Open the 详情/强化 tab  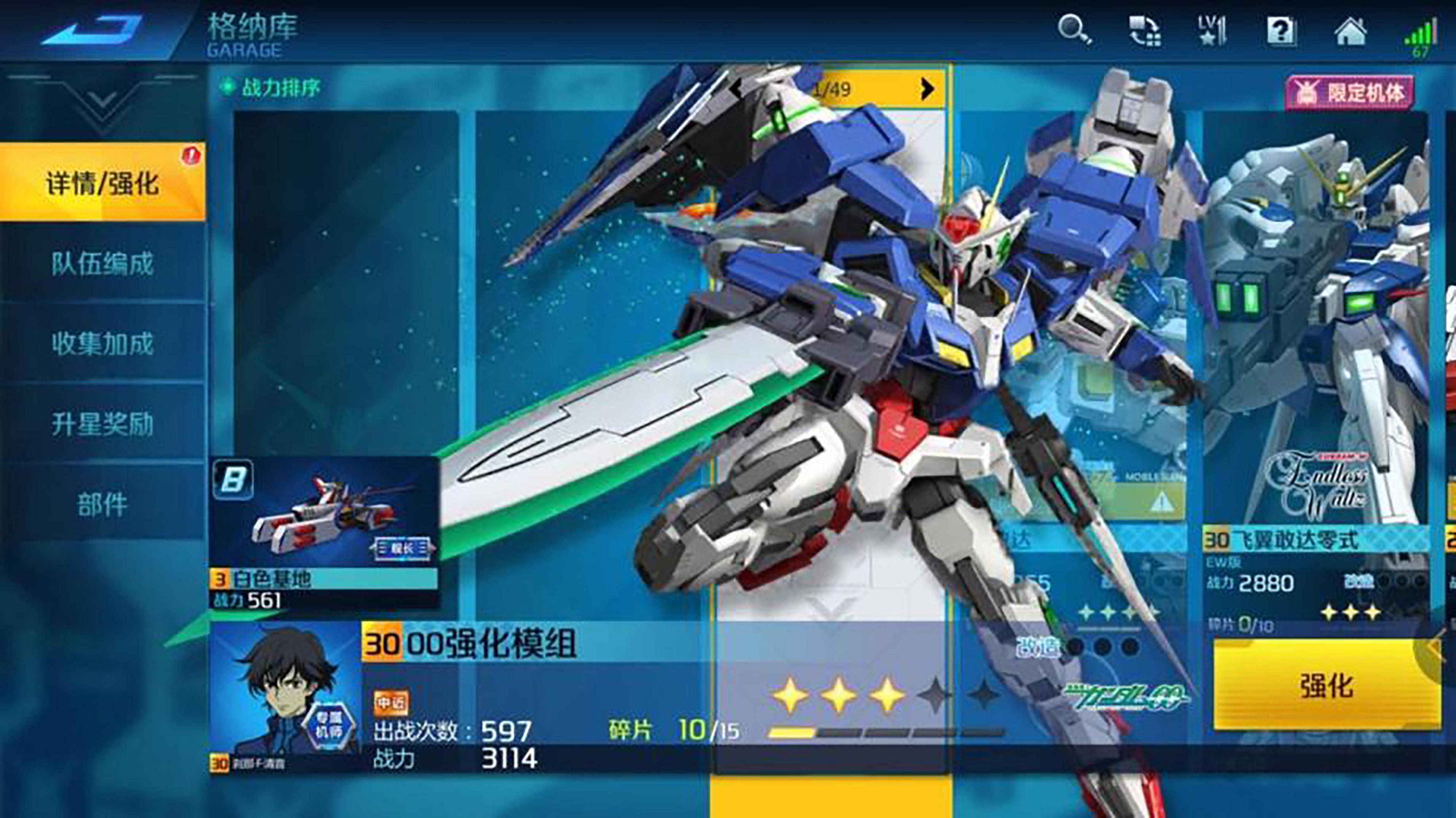(x=102, y=182)
